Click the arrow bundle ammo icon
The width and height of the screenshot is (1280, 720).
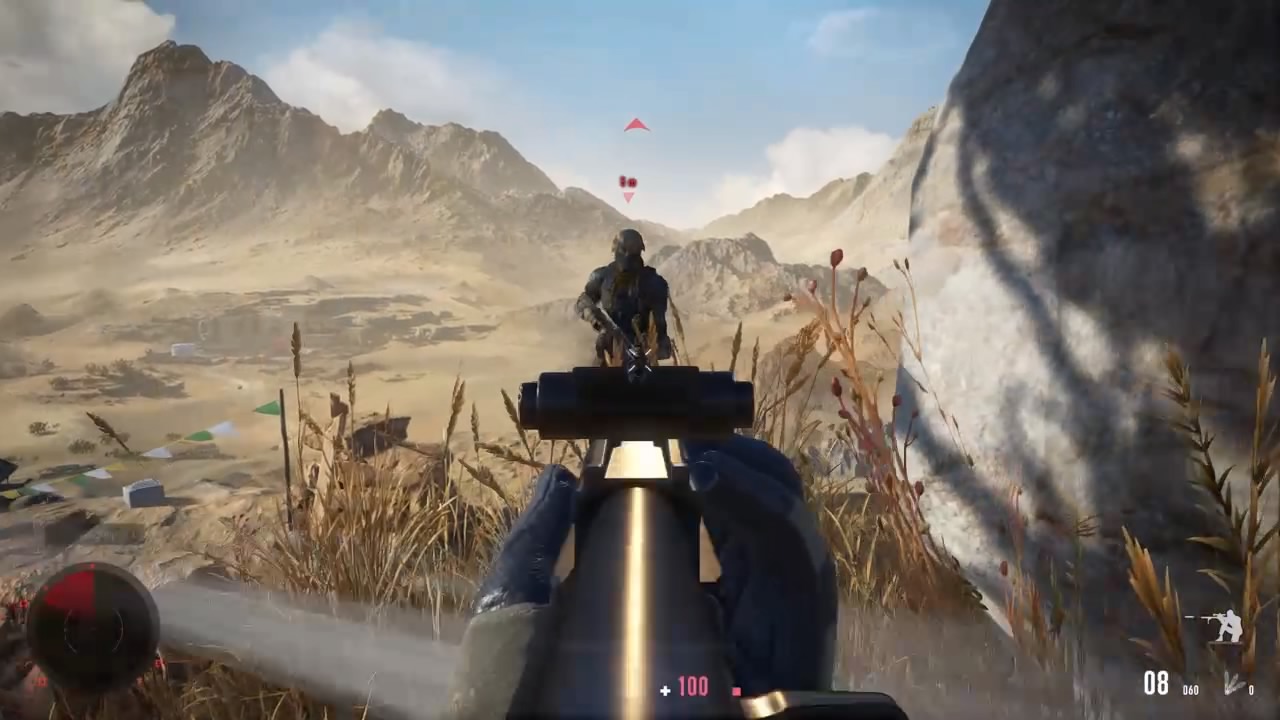(1231, 684)
